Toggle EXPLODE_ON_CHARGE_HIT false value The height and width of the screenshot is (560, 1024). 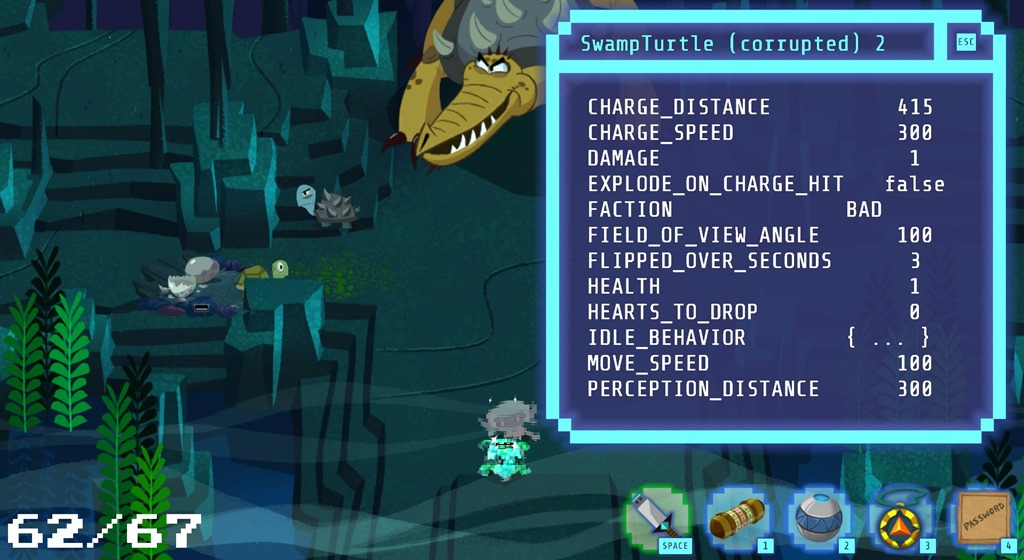pos(914,184)
